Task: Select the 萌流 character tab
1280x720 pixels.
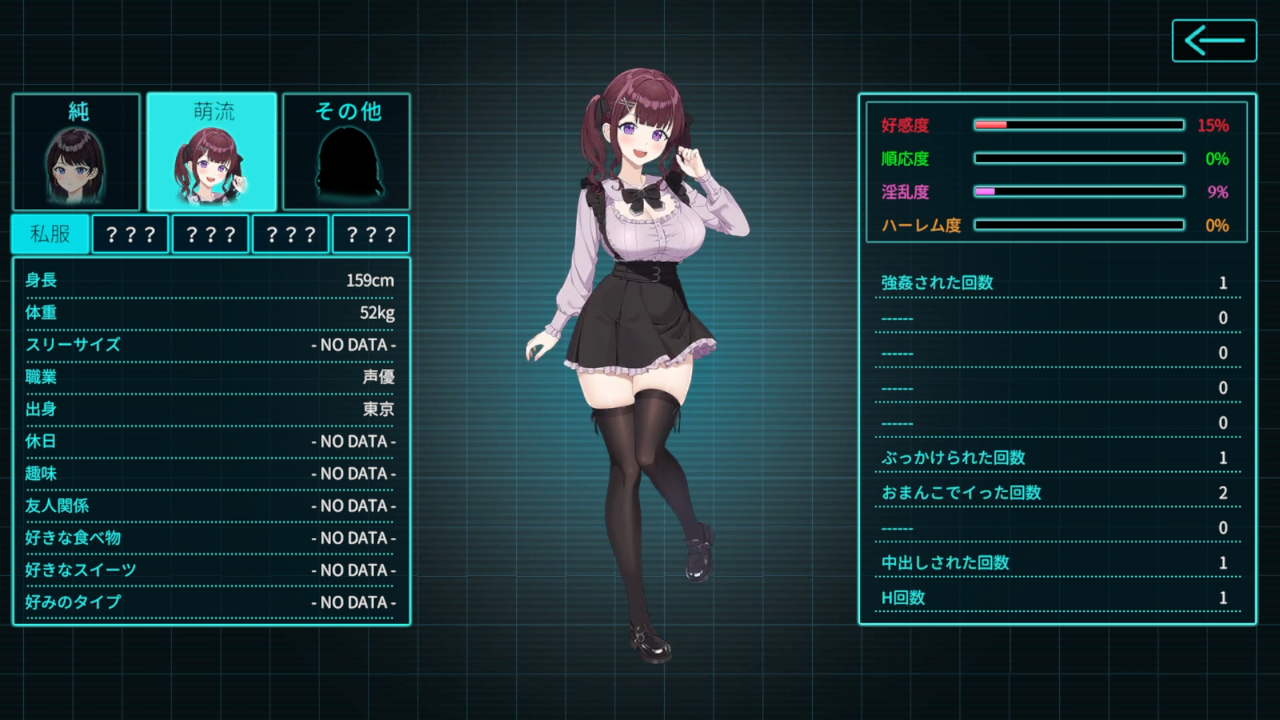Action: pos(212,152)
